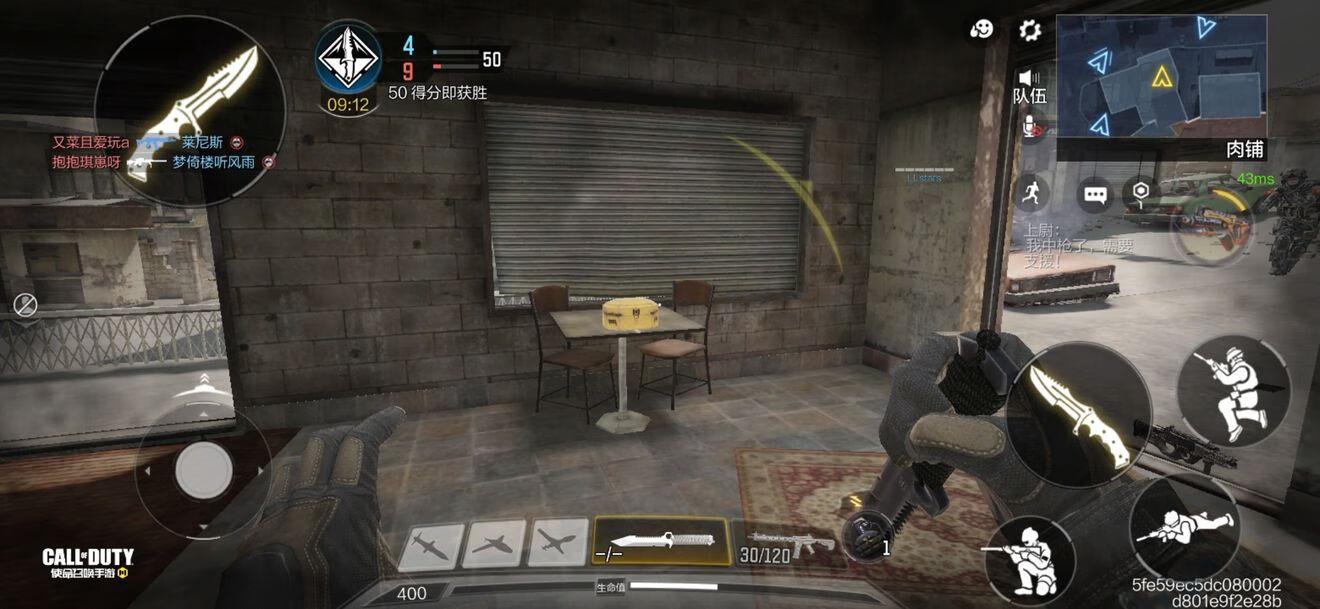Tap the movement joystick knob
Screen dimensions: 1320x609
204,468
